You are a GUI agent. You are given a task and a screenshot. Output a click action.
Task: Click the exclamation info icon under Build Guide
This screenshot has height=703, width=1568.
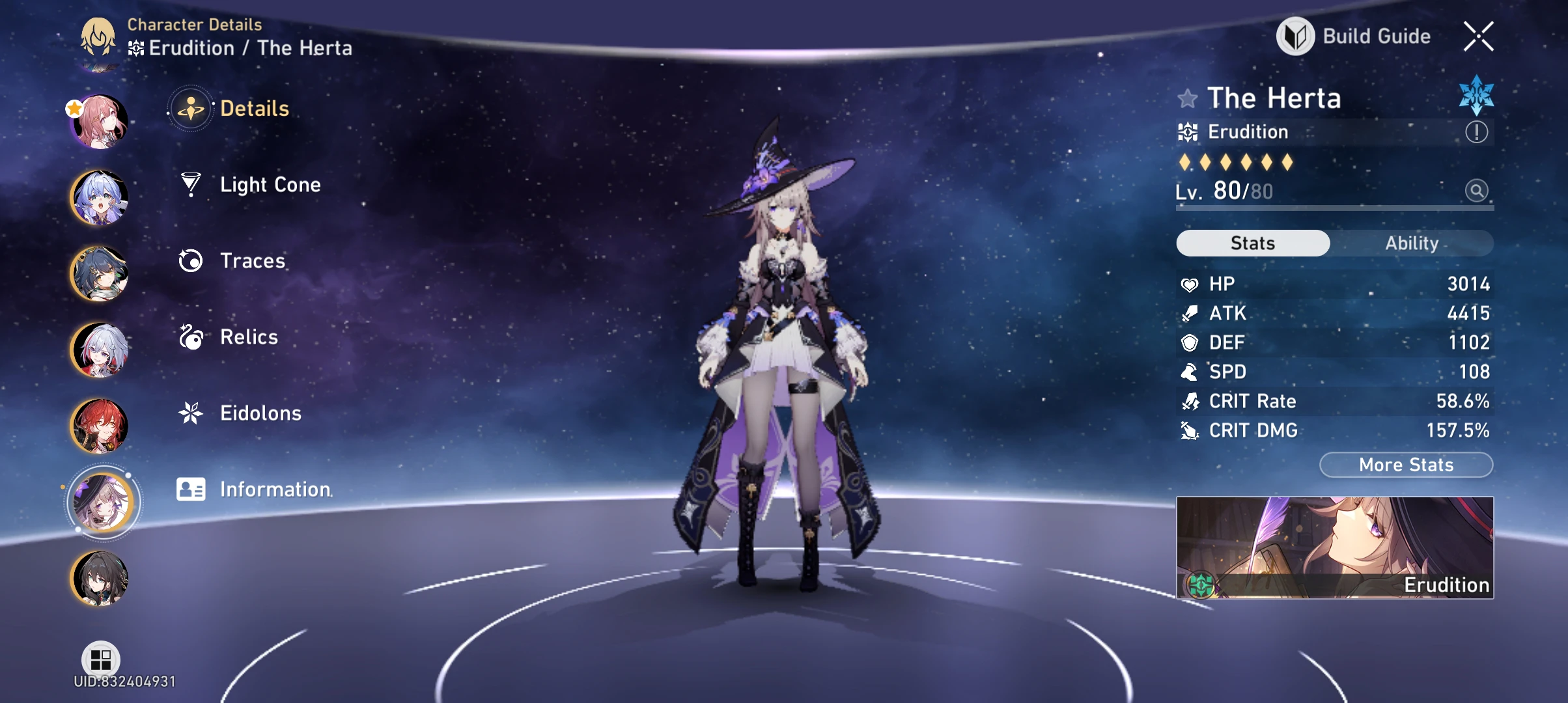pyautogui.click(x=1477, y=131)
